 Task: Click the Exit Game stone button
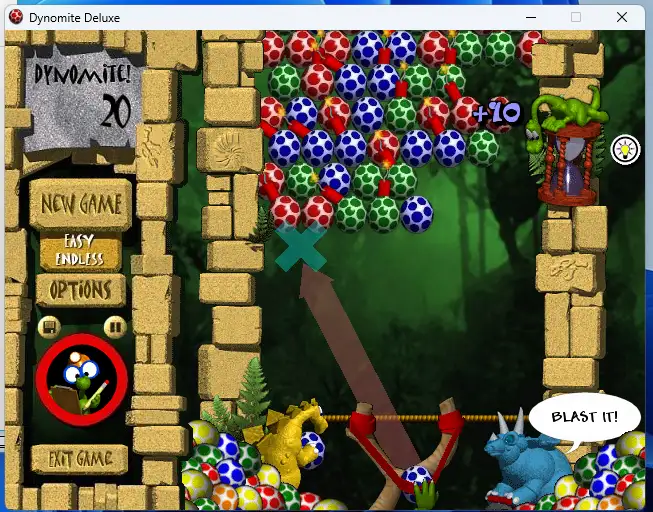tap(80, 460)
